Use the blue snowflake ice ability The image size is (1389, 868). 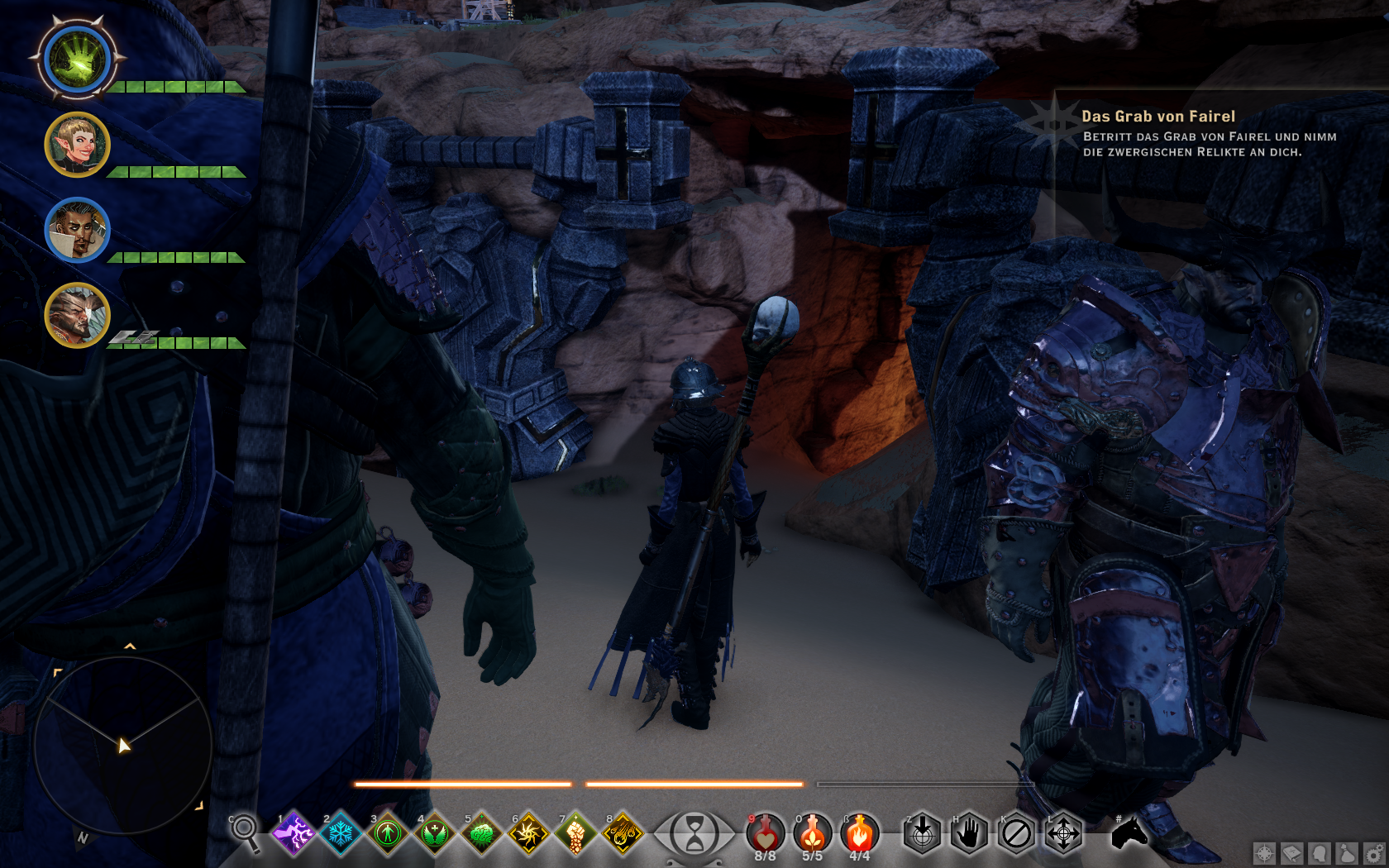(x=341, y=833)
